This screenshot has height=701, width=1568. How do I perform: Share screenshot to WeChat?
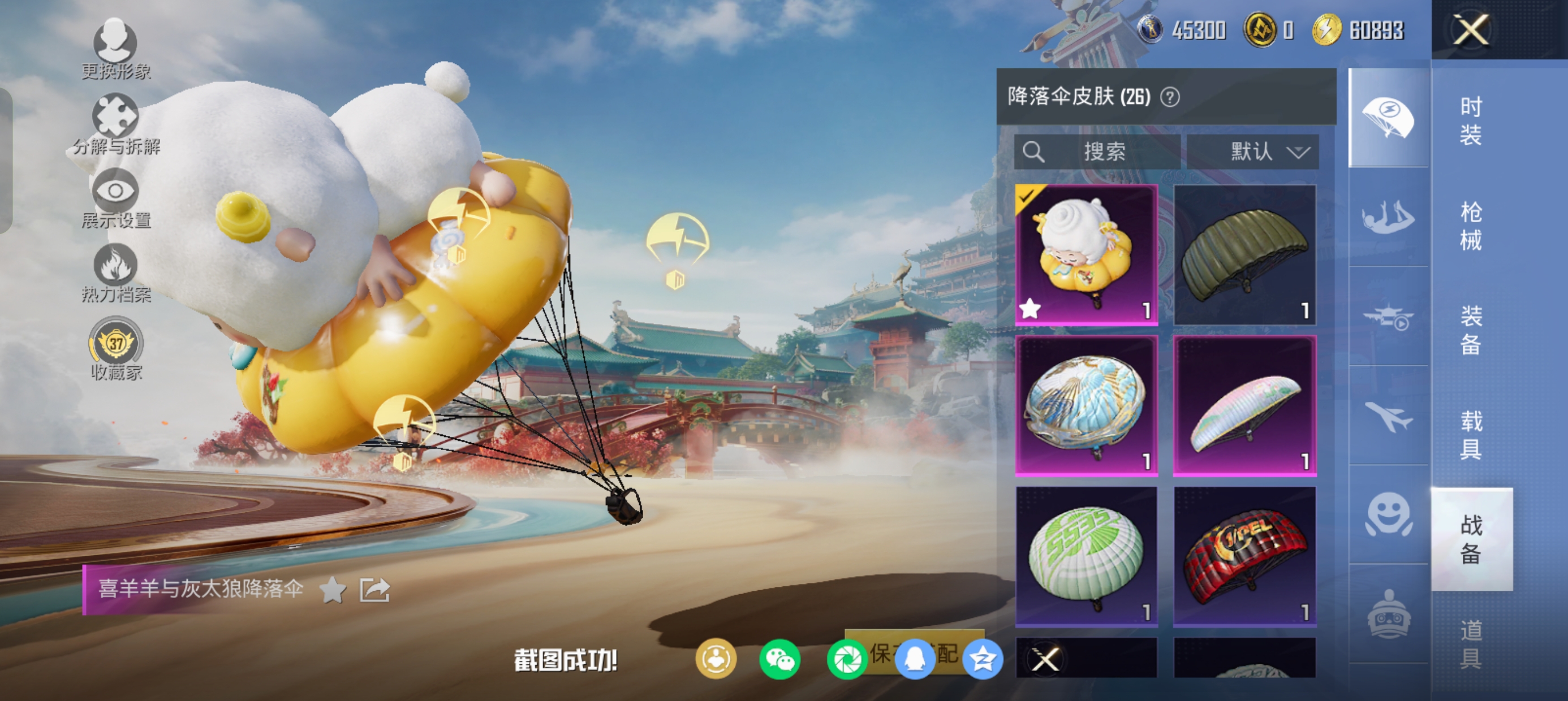779,659
